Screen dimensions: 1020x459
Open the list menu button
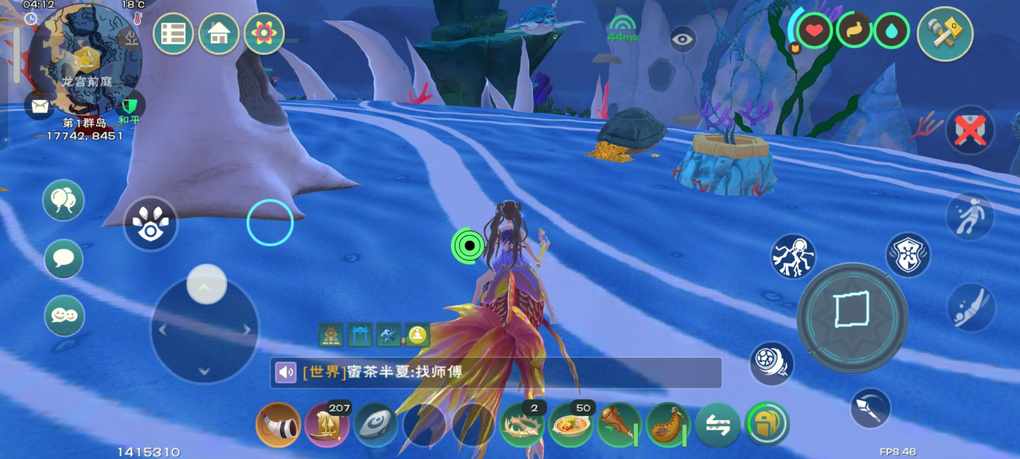pos(173,34)
